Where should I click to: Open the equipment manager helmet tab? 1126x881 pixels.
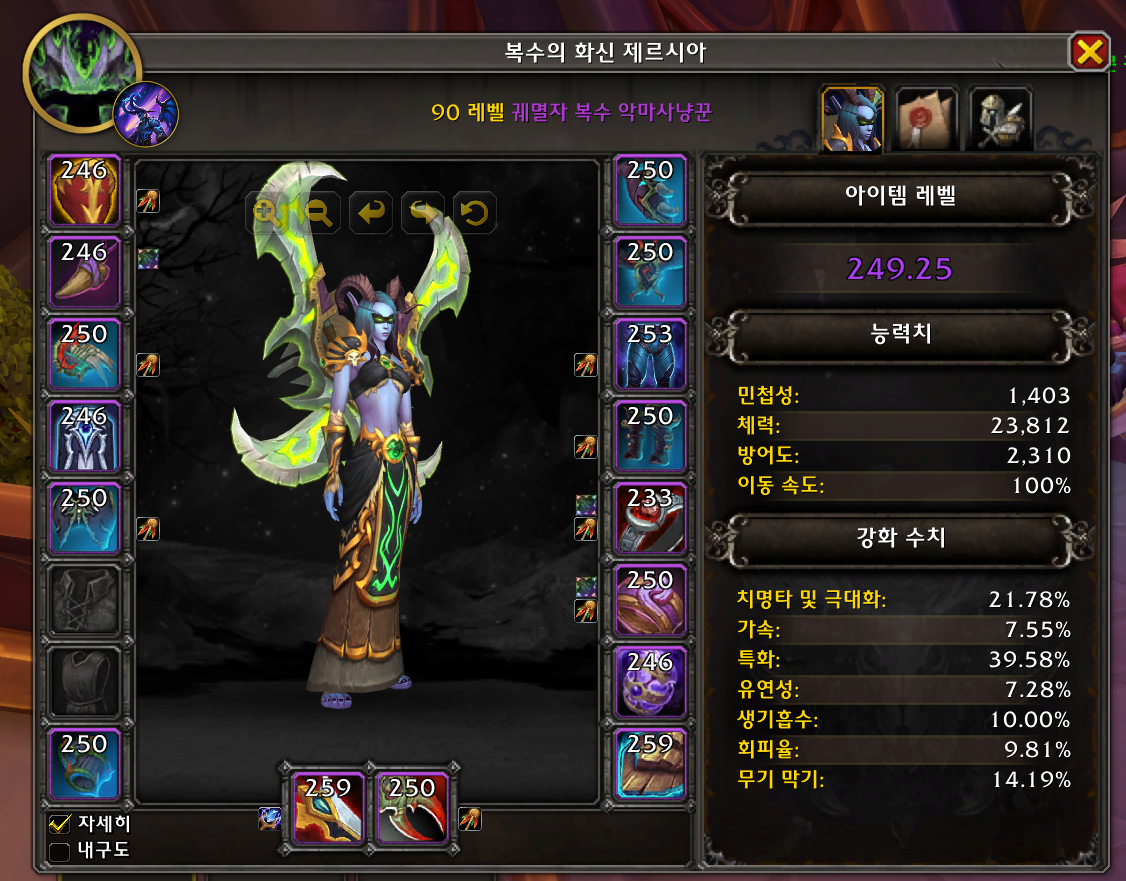pos(999,119)
